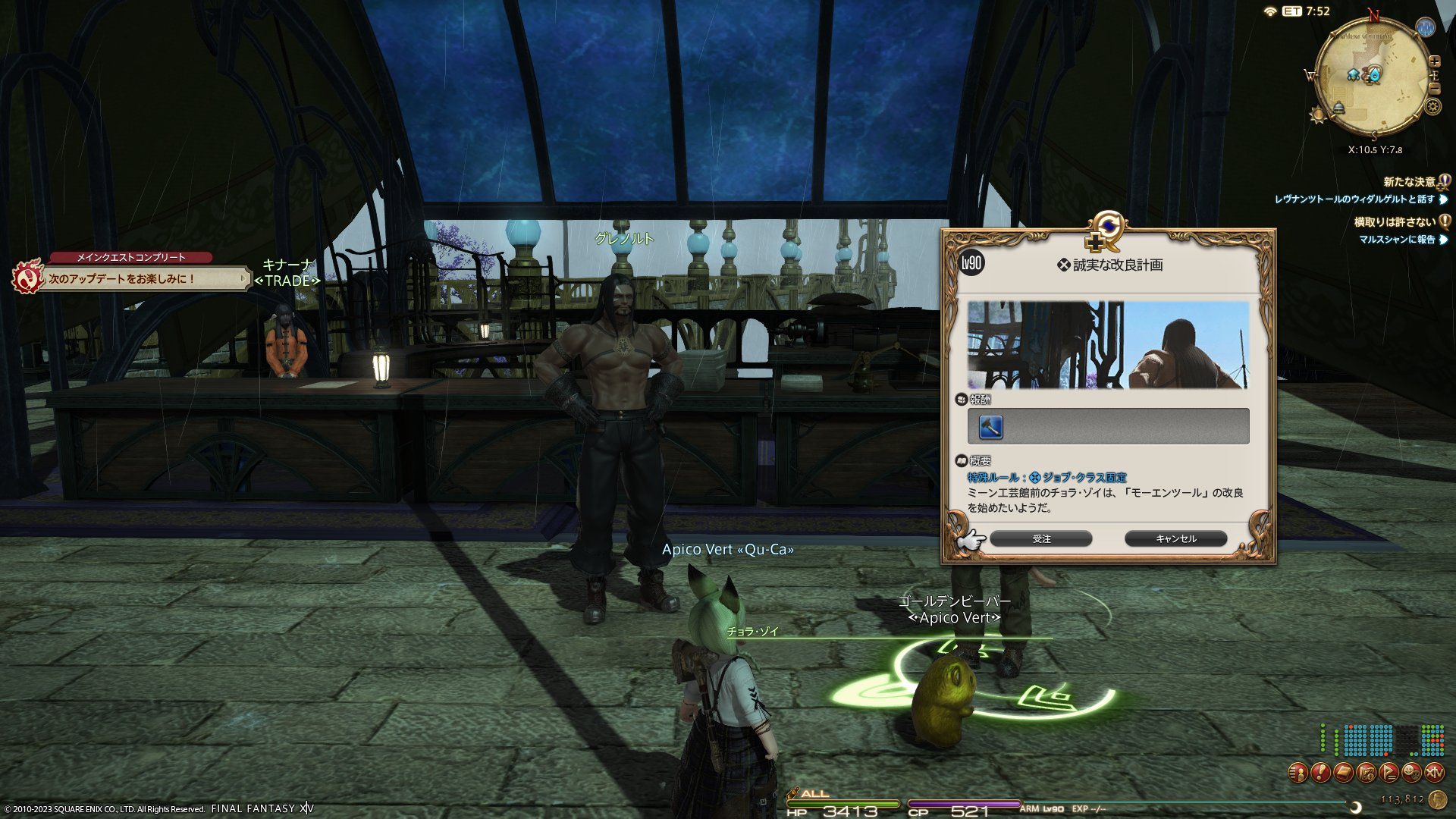Open the Party menu flag icon
The width and height of the screenshot is (1456, 819).
pyautogui.click(x=1389, y=773)
